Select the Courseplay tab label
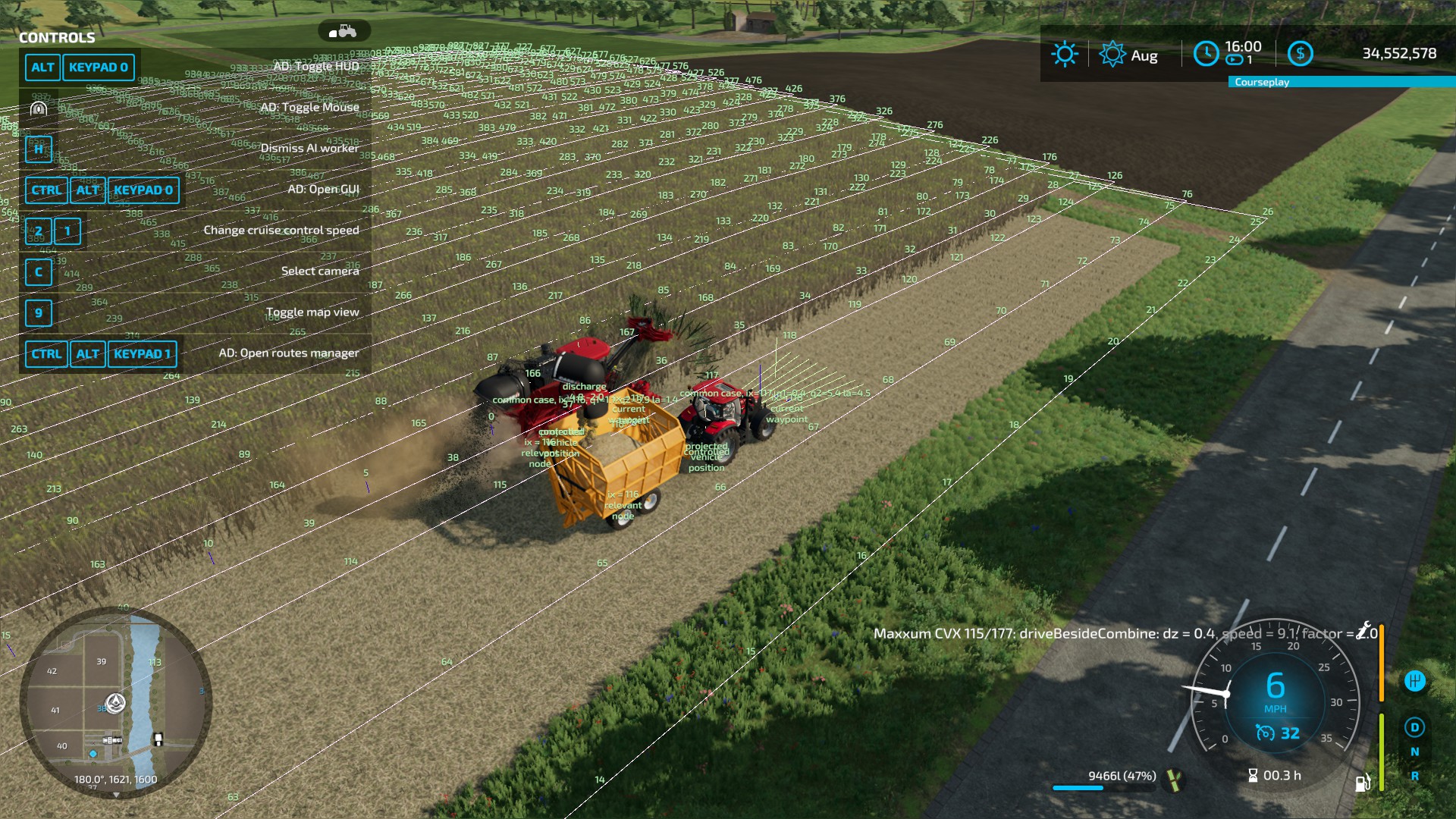This screenshot has width=1456, height=819. (1262, 82)
